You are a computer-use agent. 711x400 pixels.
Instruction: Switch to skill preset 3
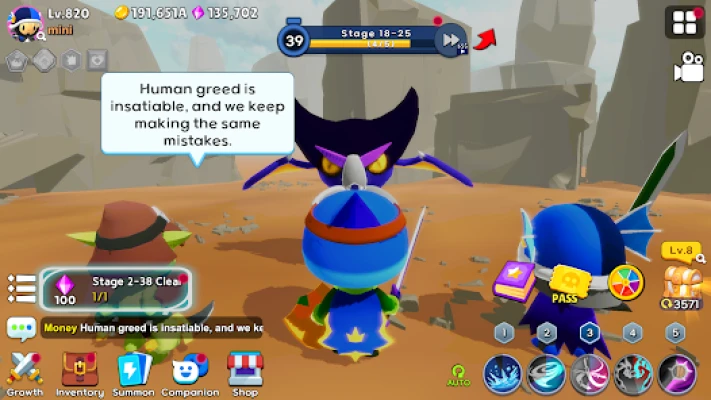[x=590, y=333]
